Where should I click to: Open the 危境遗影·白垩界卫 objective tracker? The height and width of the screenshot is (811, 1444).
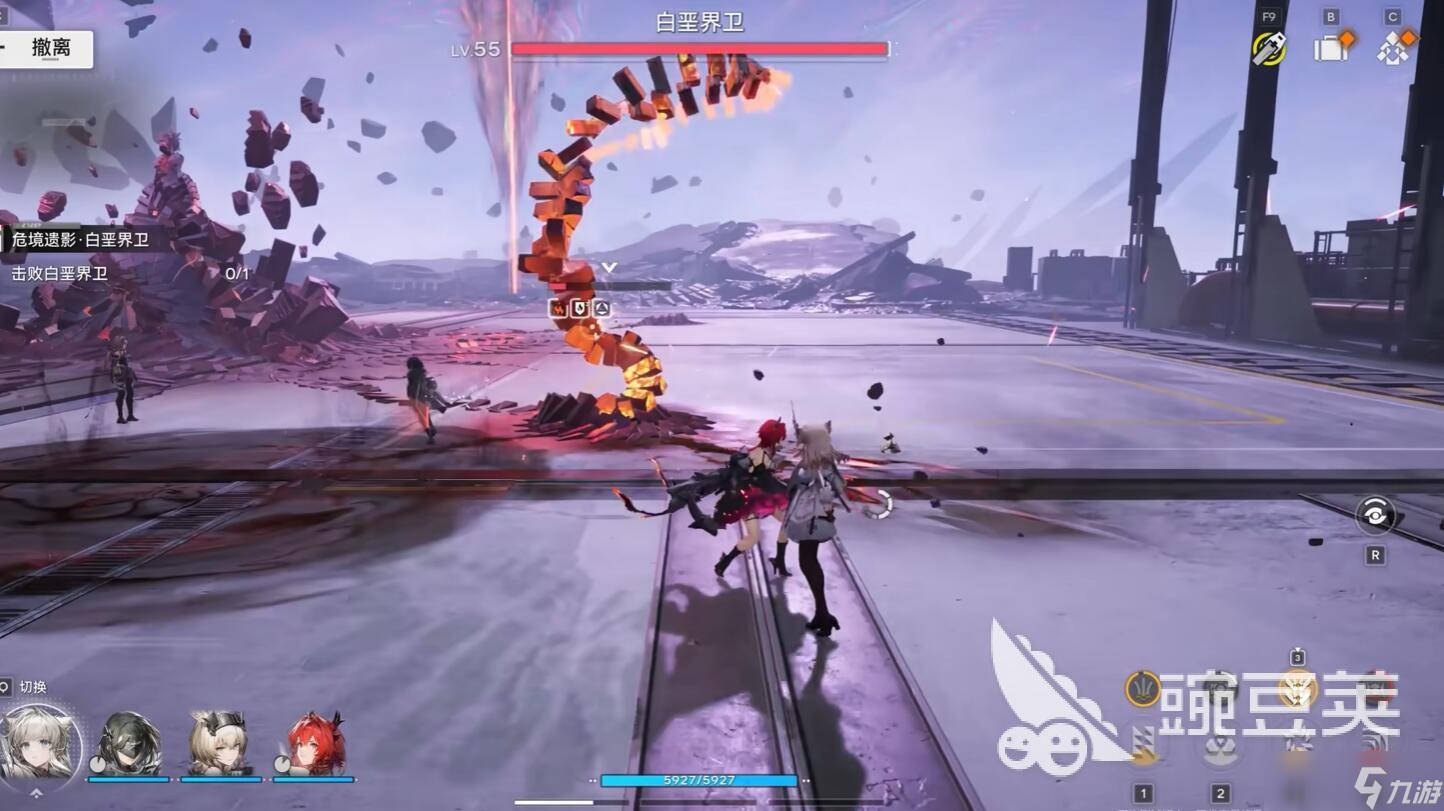point(80,240)
